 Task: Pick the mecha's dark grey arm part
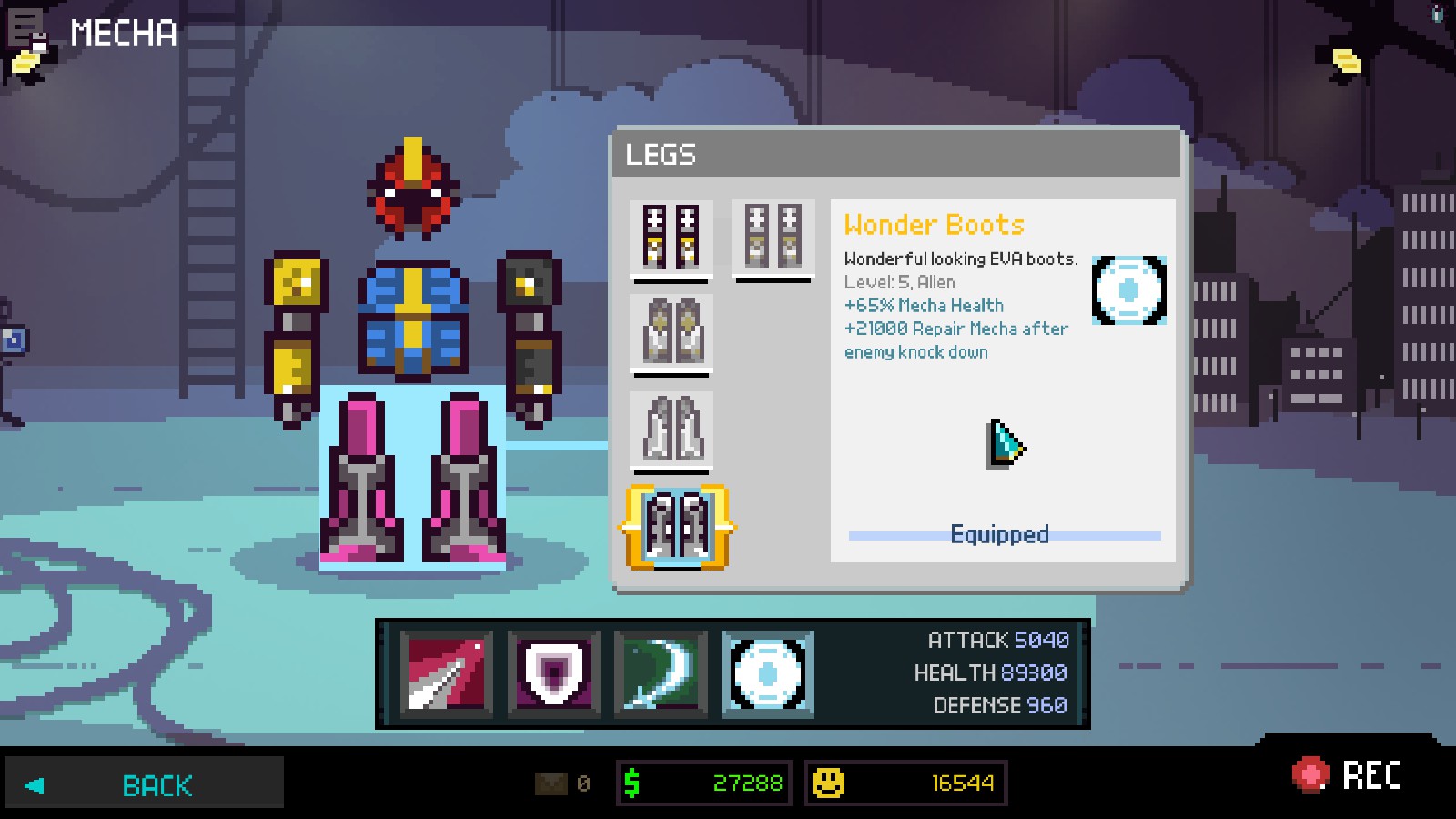coord(531,337)
